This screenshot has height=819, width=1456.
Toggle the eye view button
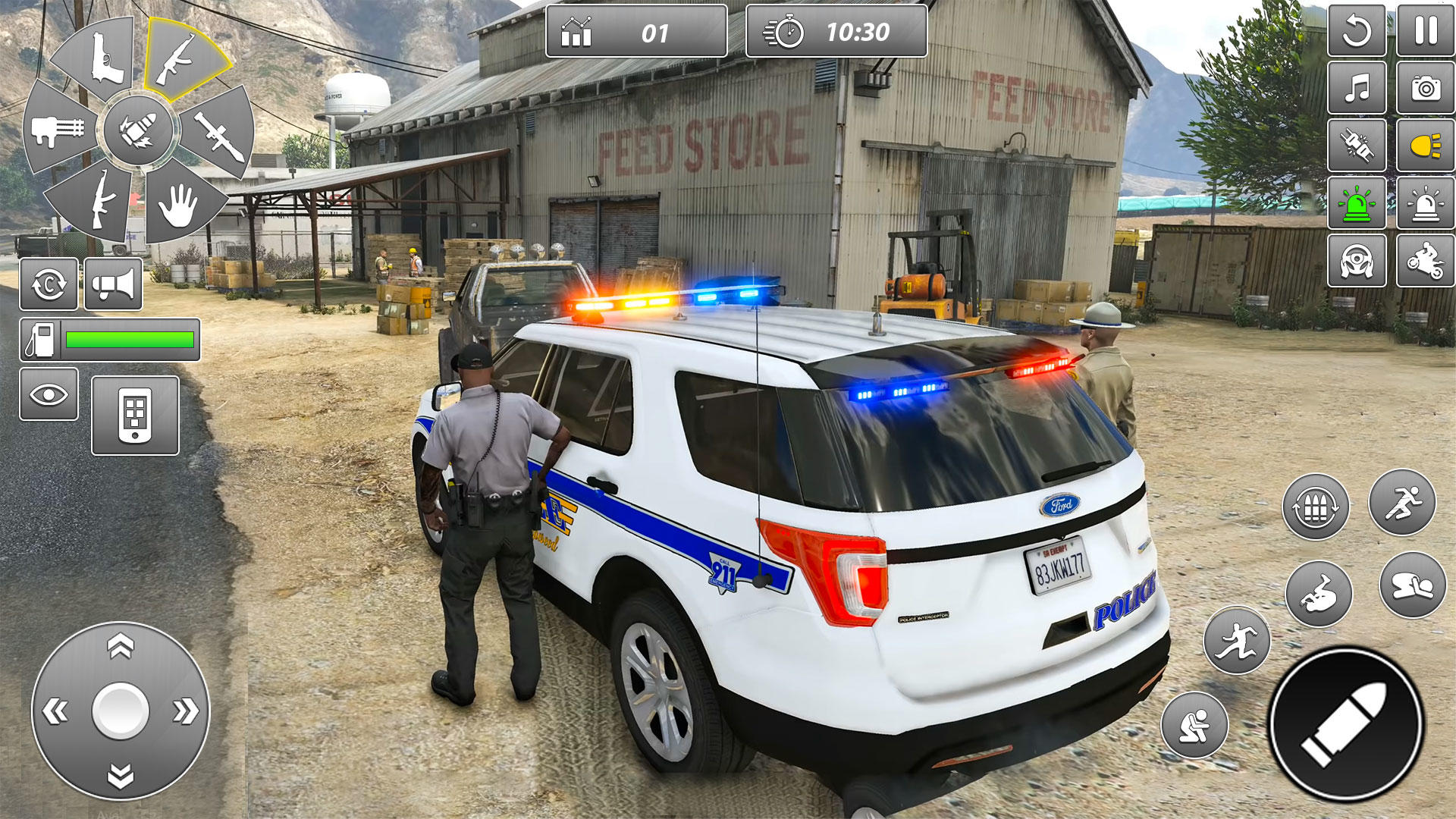(x=49, y=394)
